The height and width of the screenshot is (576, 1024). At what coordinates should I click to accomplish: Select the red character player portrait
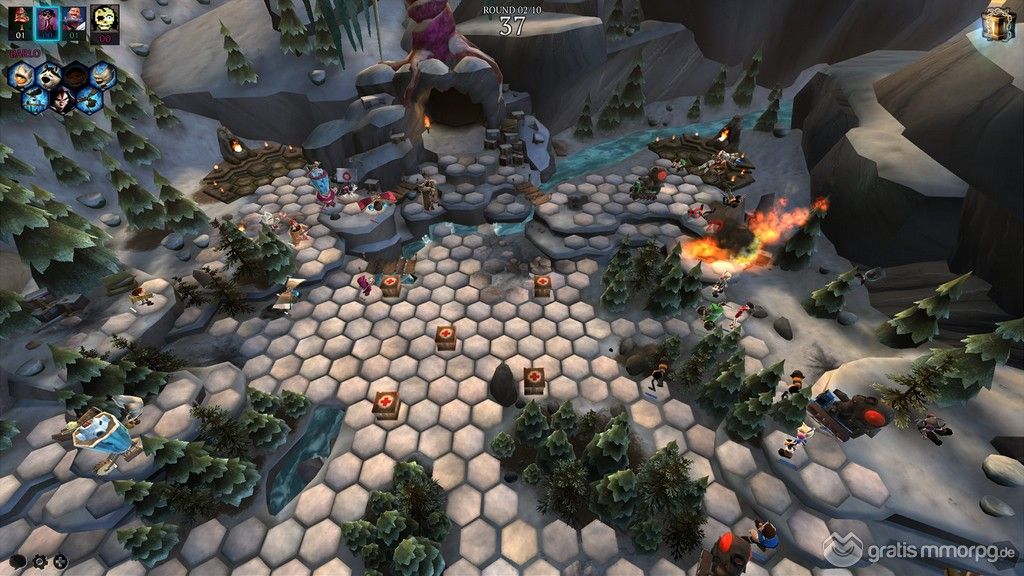[x=20, y=17]
